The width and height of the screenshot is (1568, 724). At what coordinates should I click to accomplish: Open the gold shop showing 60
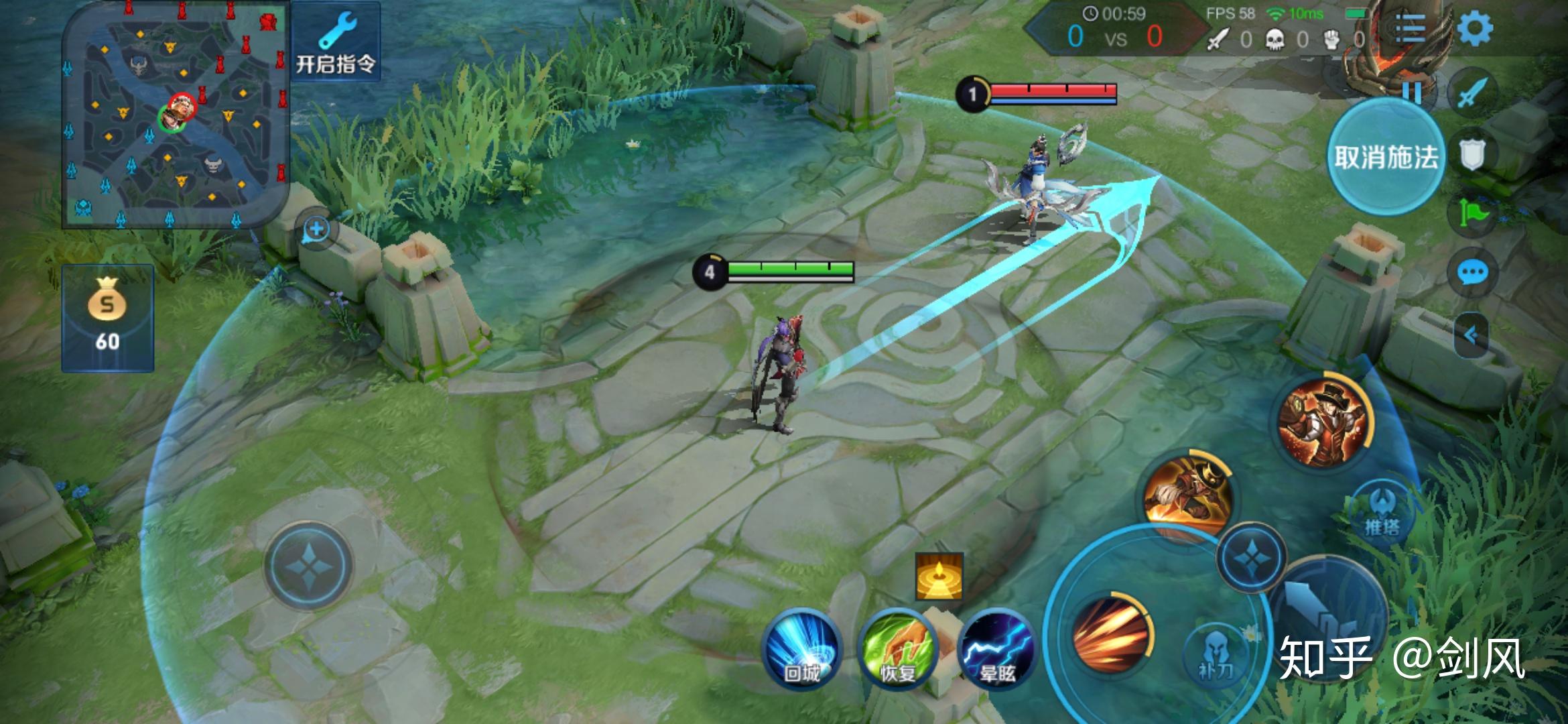(107, 318)
